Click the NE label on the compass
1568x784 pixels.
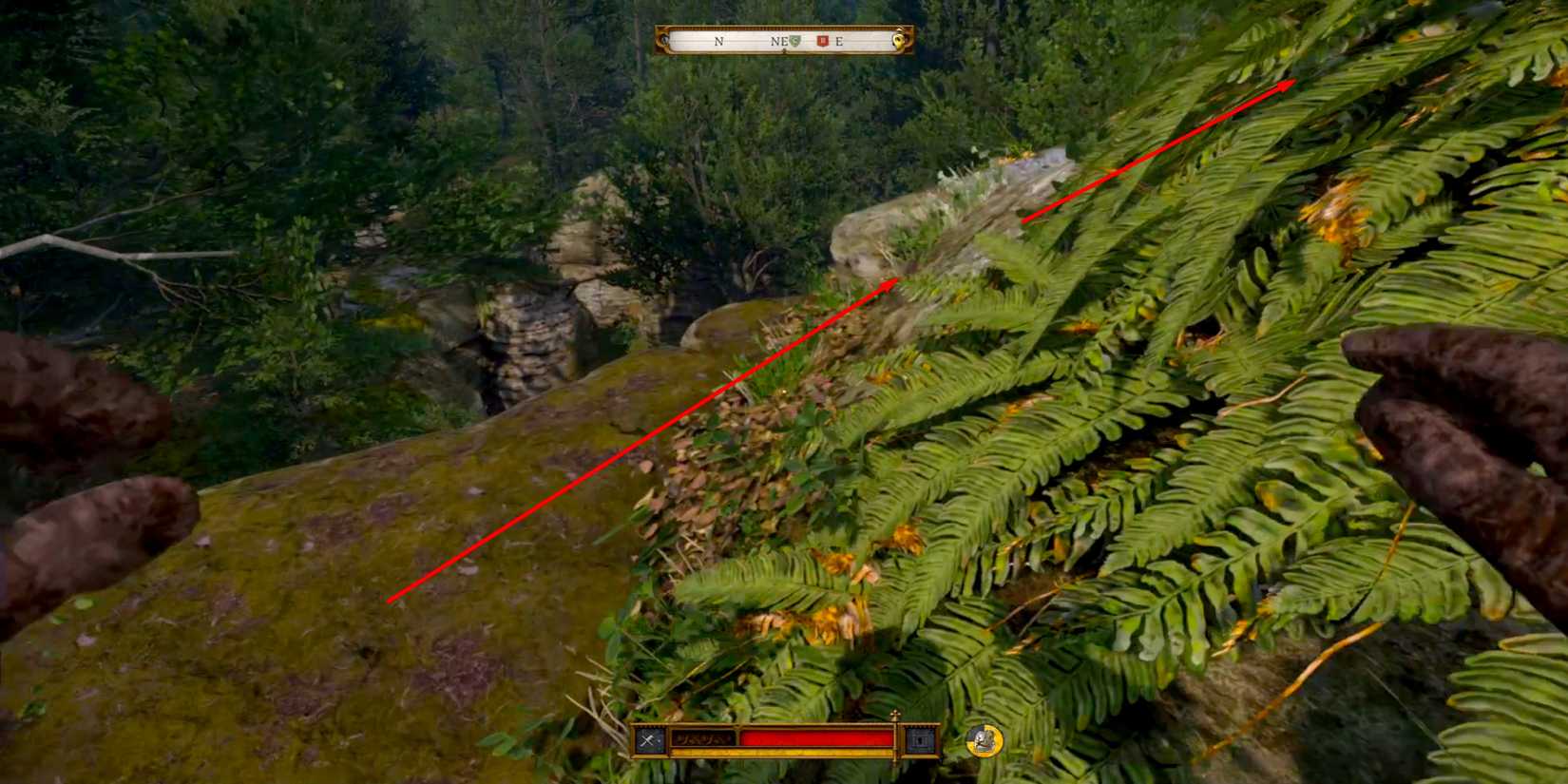[x=779, y=41]
